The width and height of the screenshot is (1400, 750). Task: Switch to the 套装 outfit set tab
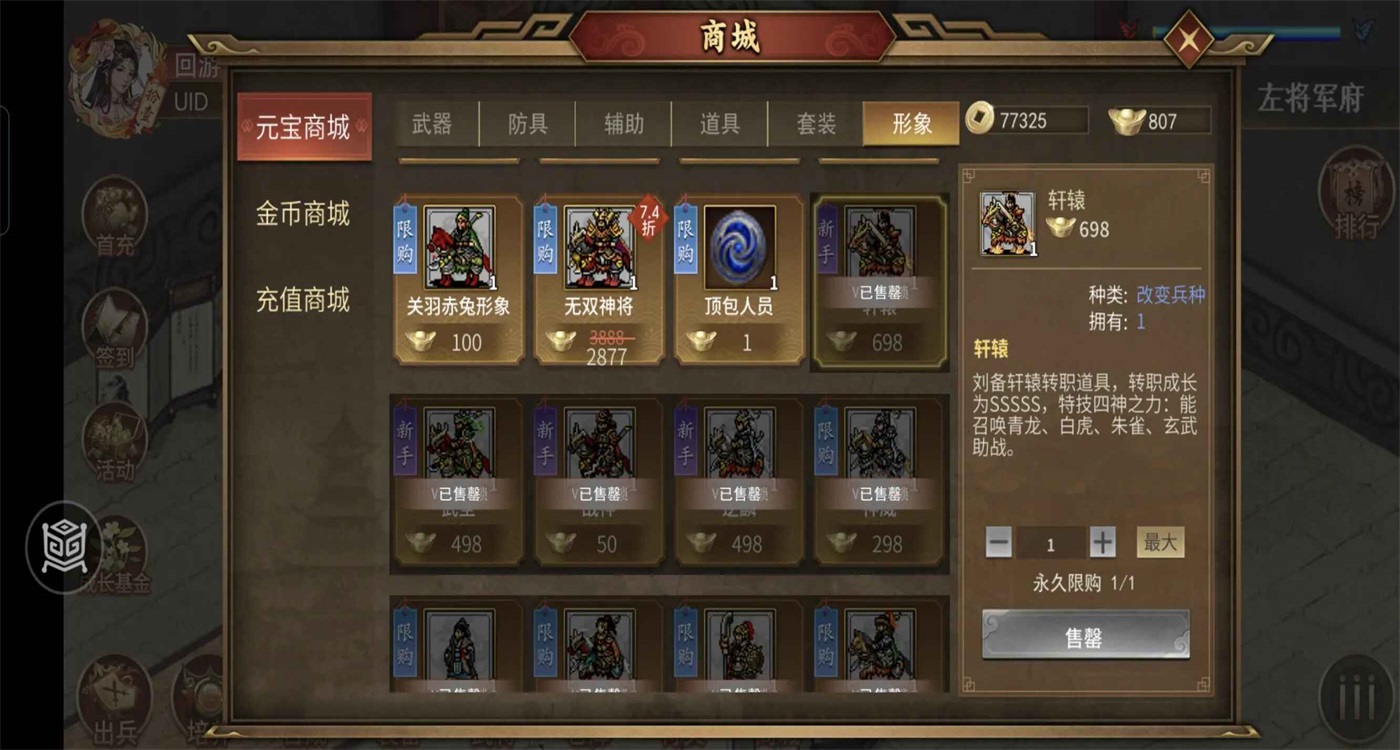(816, 124)
